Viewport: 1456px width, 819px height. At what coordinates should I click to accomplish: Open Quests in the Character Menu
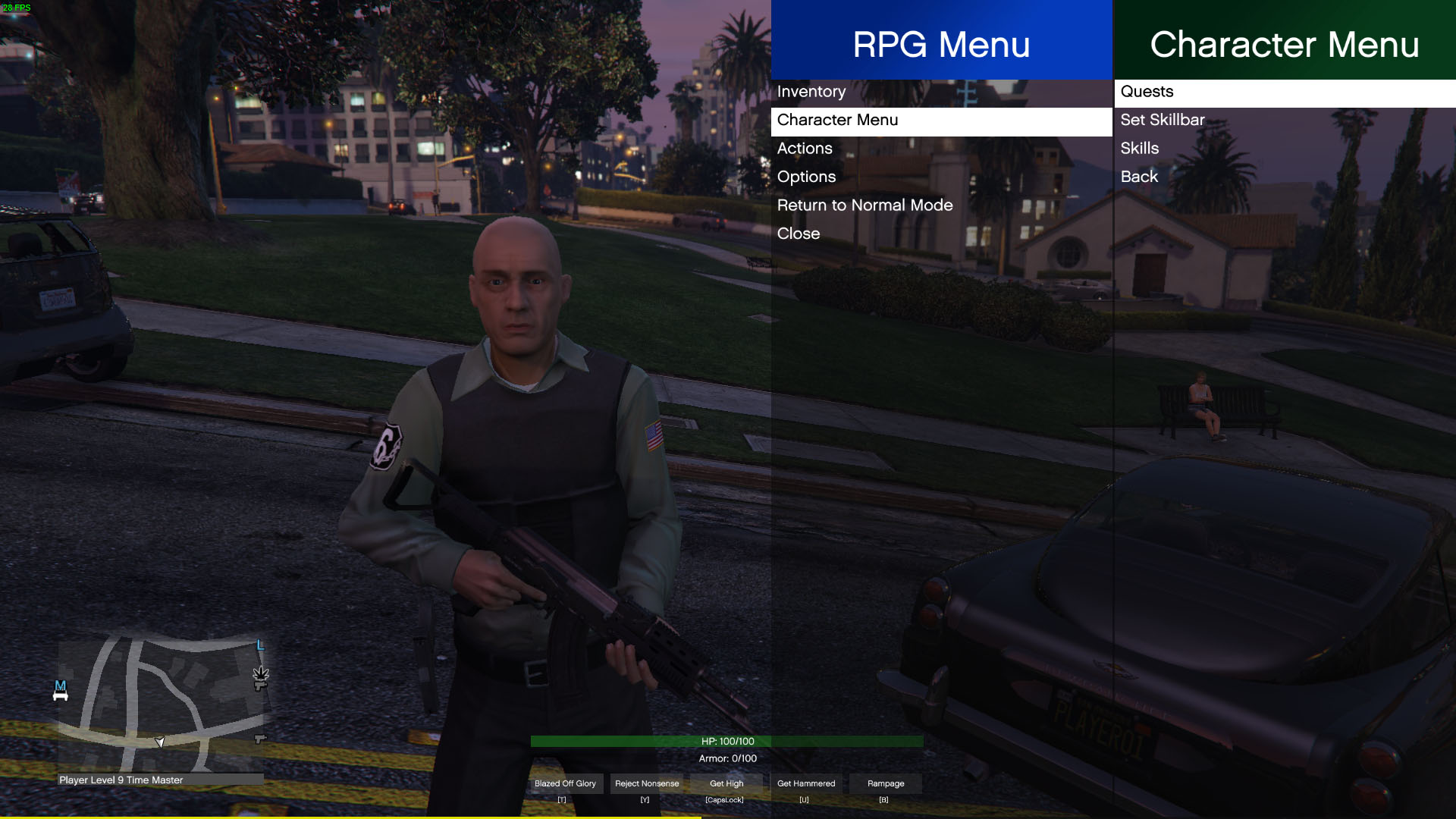point(1147,92)
